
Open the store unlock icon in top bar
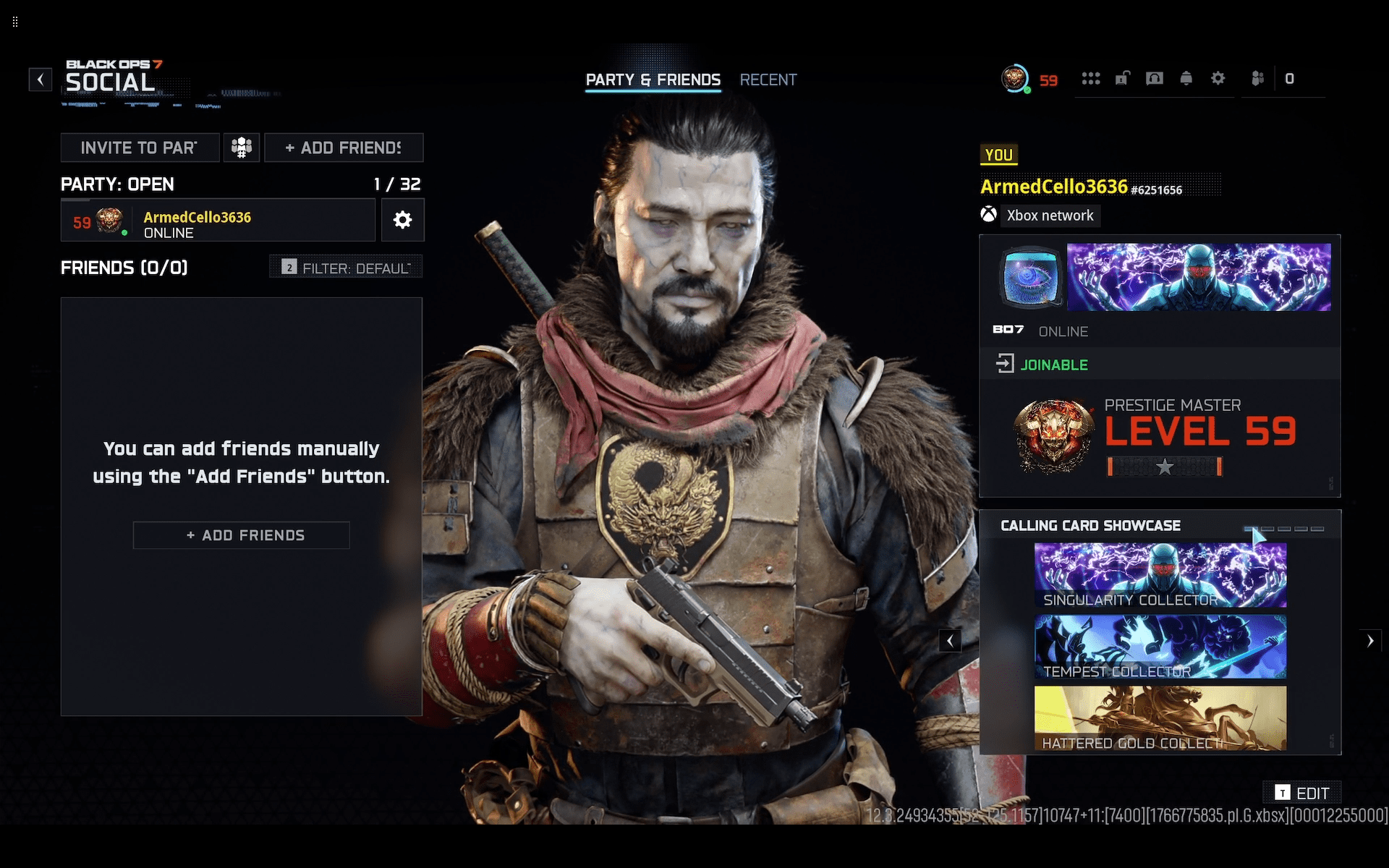[1123, 78]
